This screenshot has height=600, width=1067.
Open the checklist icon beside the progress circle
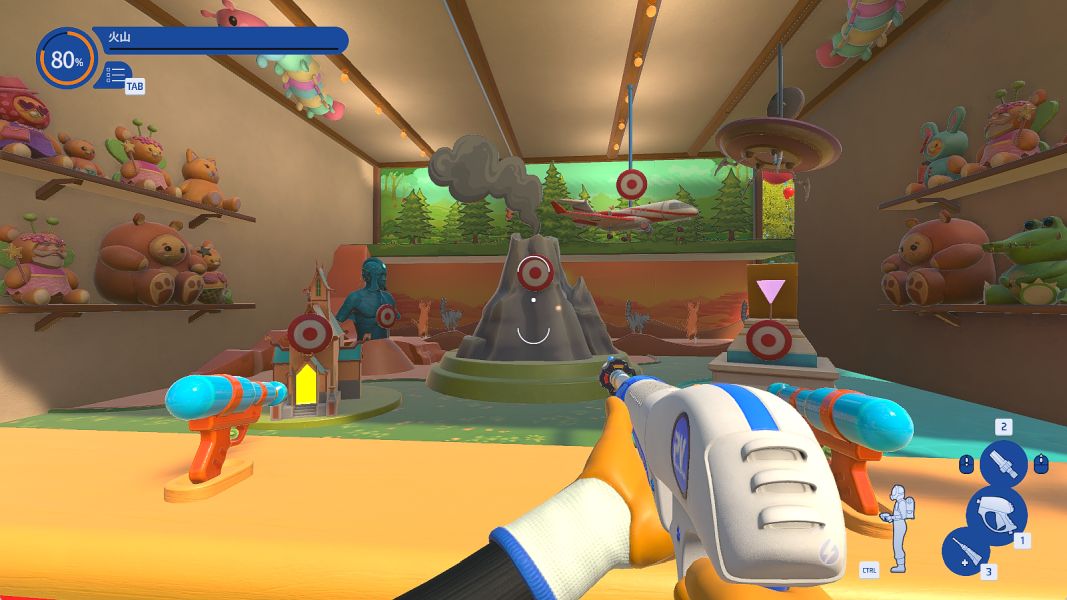116,74
